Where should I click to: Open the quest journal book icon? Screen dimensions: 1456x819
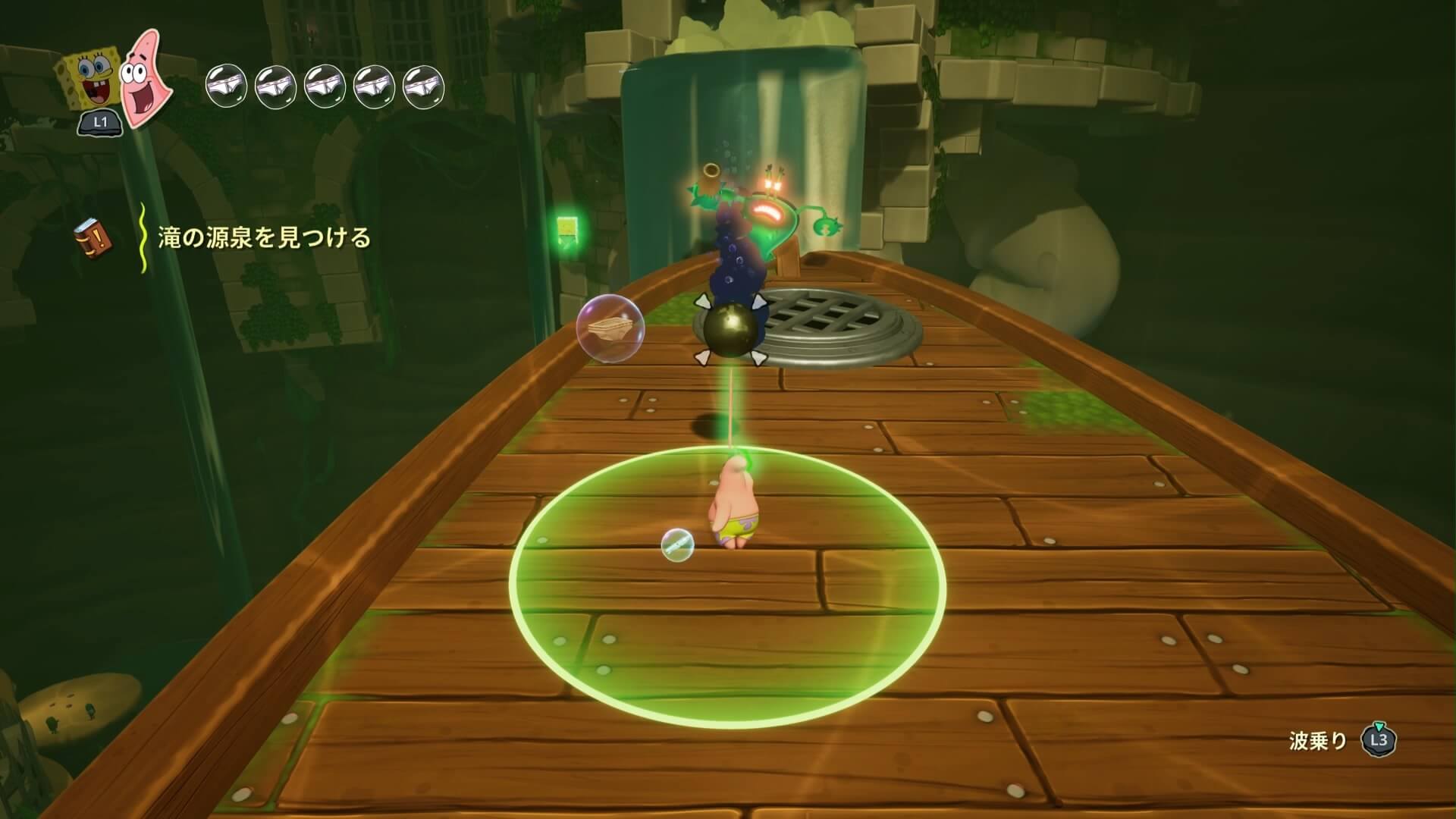[x=93, y=238]
